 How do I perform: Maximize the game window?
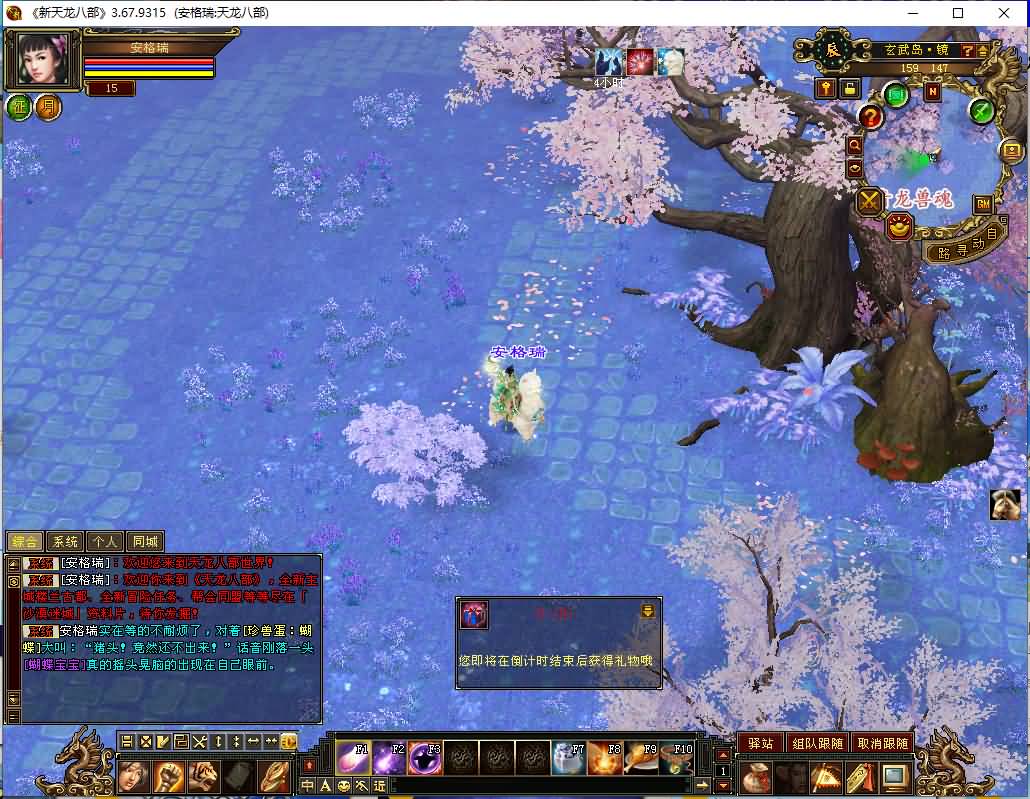coord(958,13)
